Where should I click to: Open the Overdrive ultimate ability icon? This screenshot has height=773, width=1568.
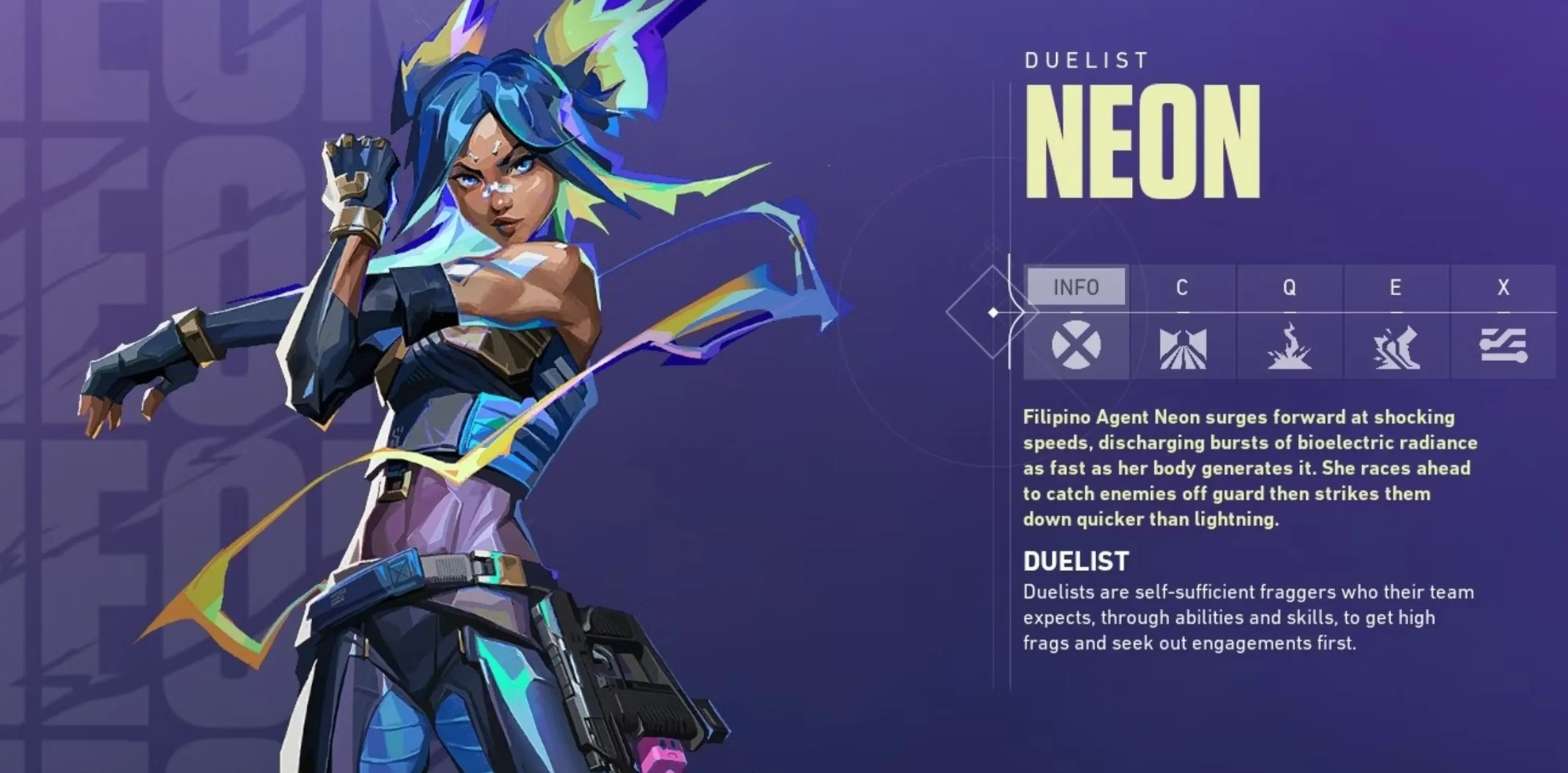point(1503,346)
